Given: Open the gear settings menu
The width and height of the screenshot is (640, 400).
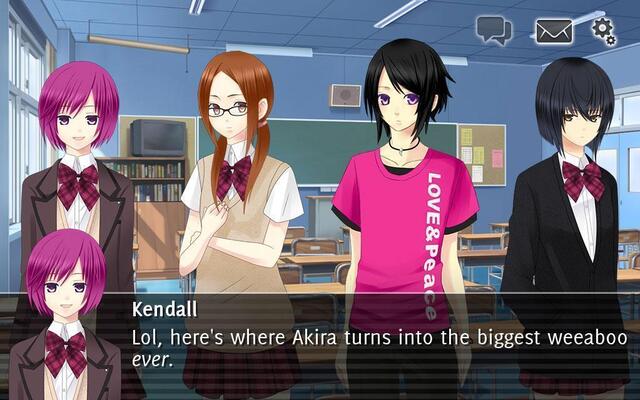Looking at the screenshot, I should click(x=603, y=31).
